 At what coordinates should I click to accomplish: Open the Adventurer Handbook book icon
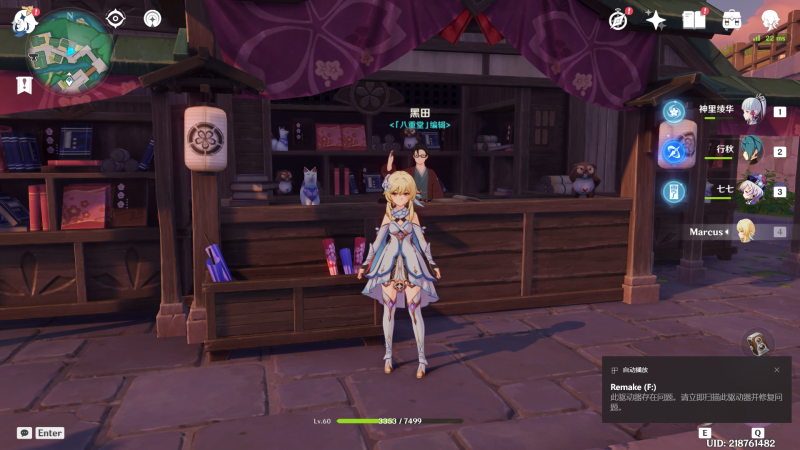[x=694, y=20]
